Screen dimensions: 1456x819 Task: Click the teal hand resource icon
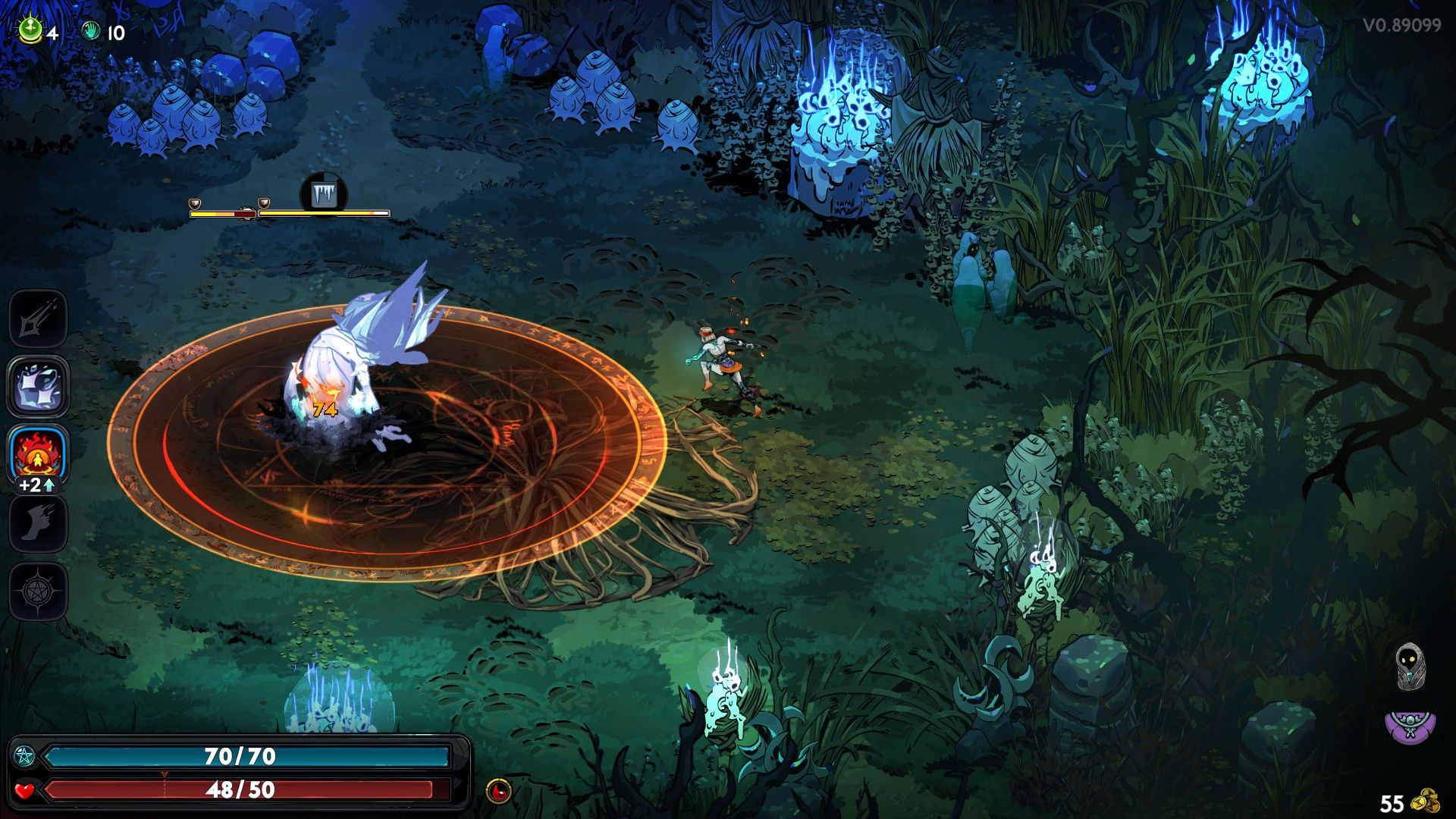click(91, 32)
